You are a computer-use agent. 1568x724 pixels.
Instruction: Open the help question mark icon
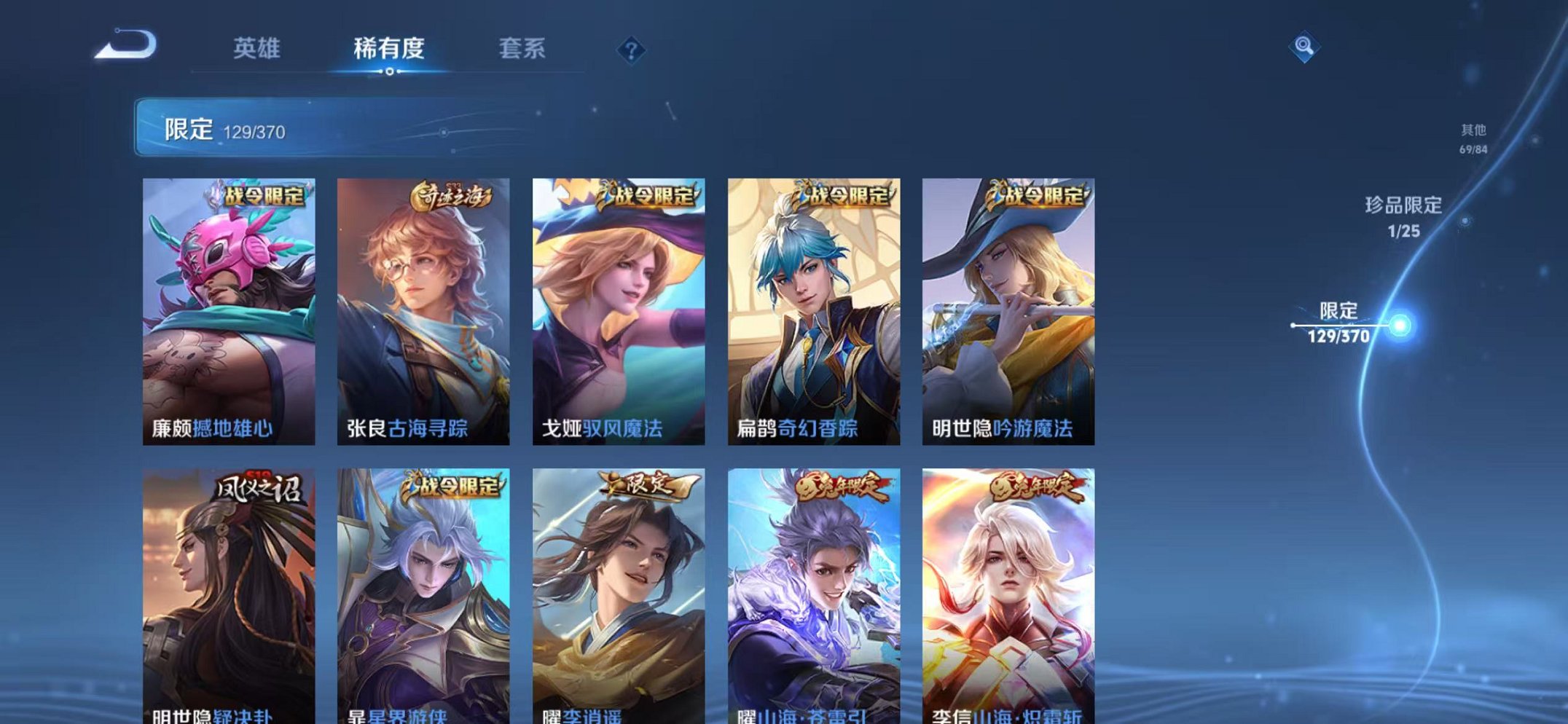[x=632, y=50]
